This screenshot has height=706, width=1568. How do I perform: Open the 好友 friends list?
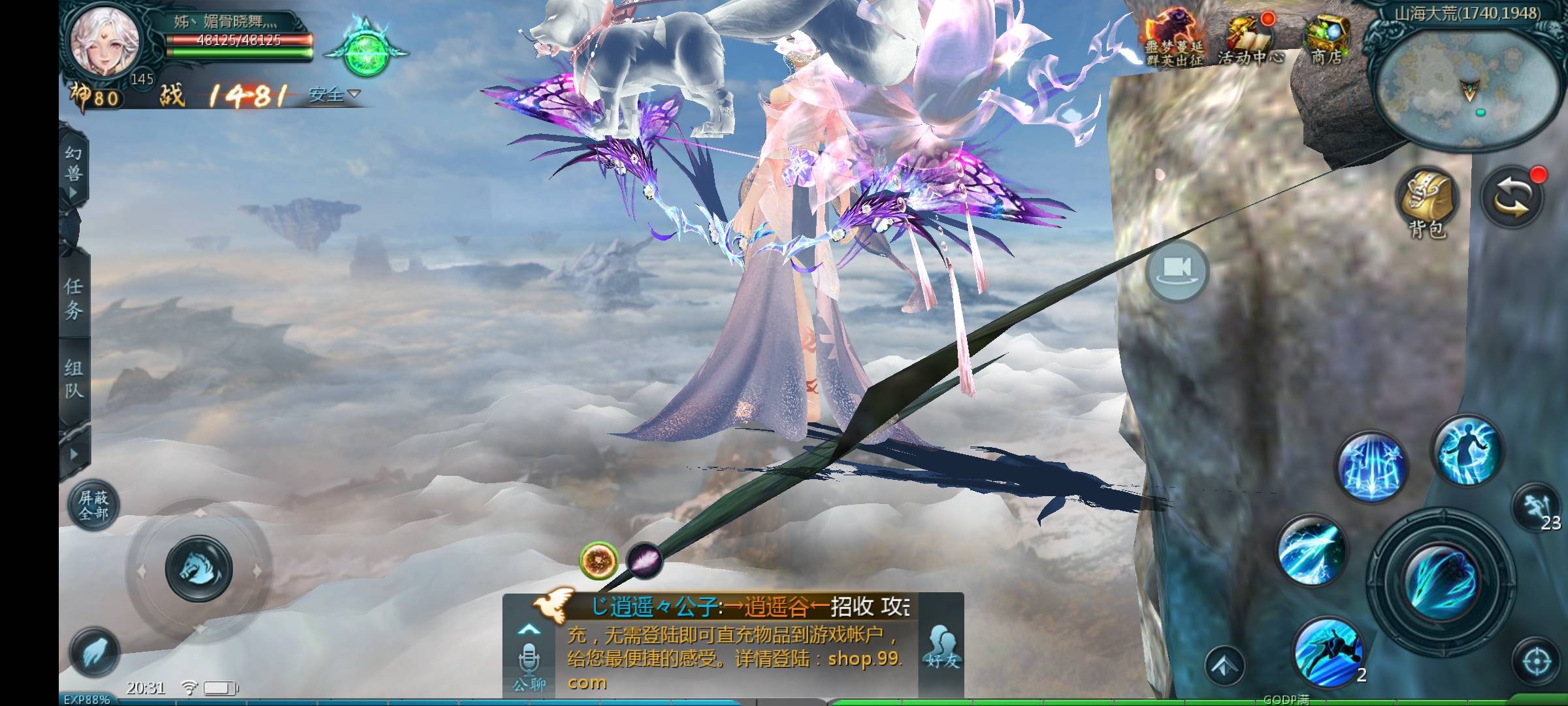coord(941,647)
